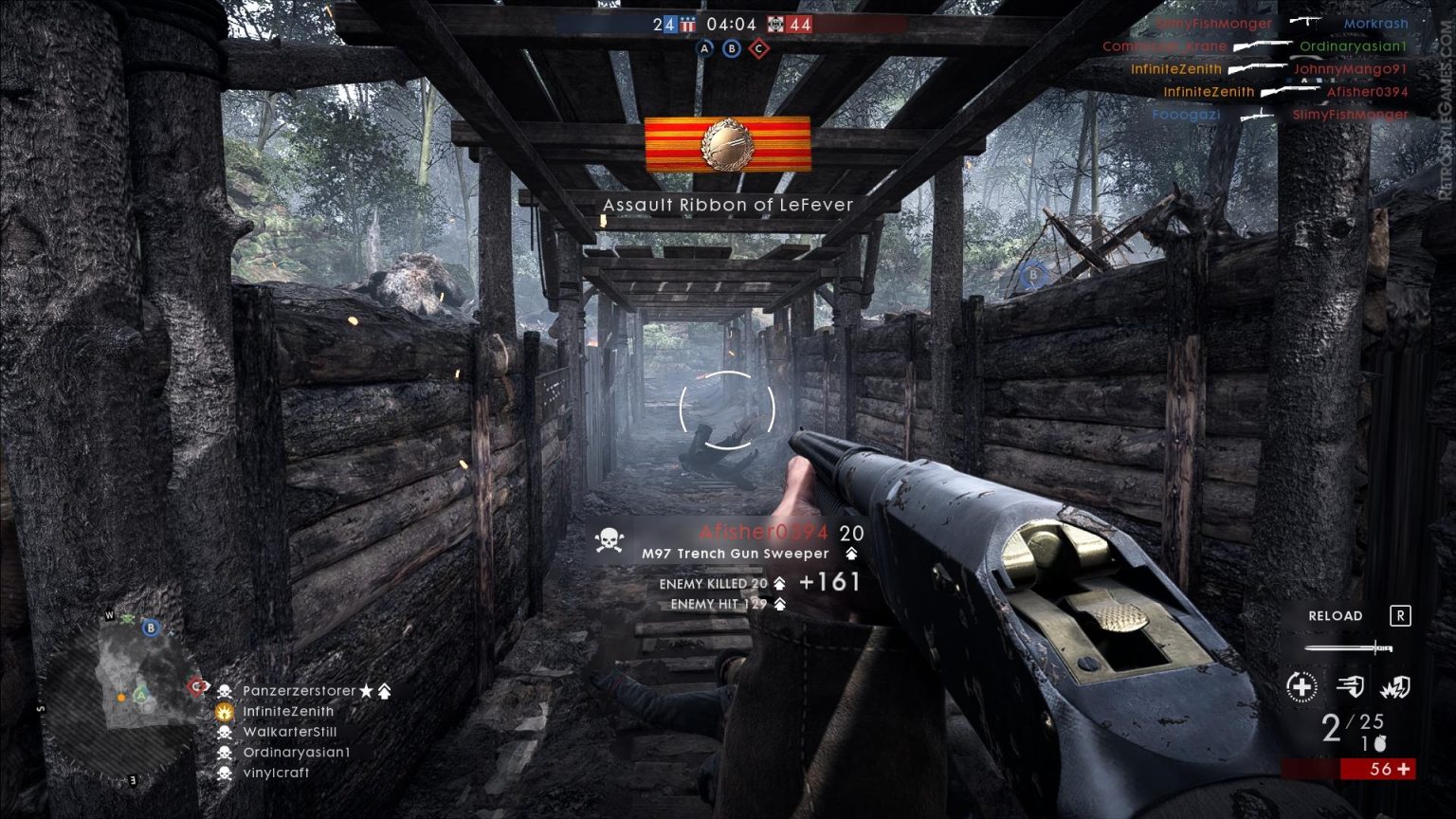Select Fooogazi in the kill feed

pyautogui.click(x=1186, y=115)
